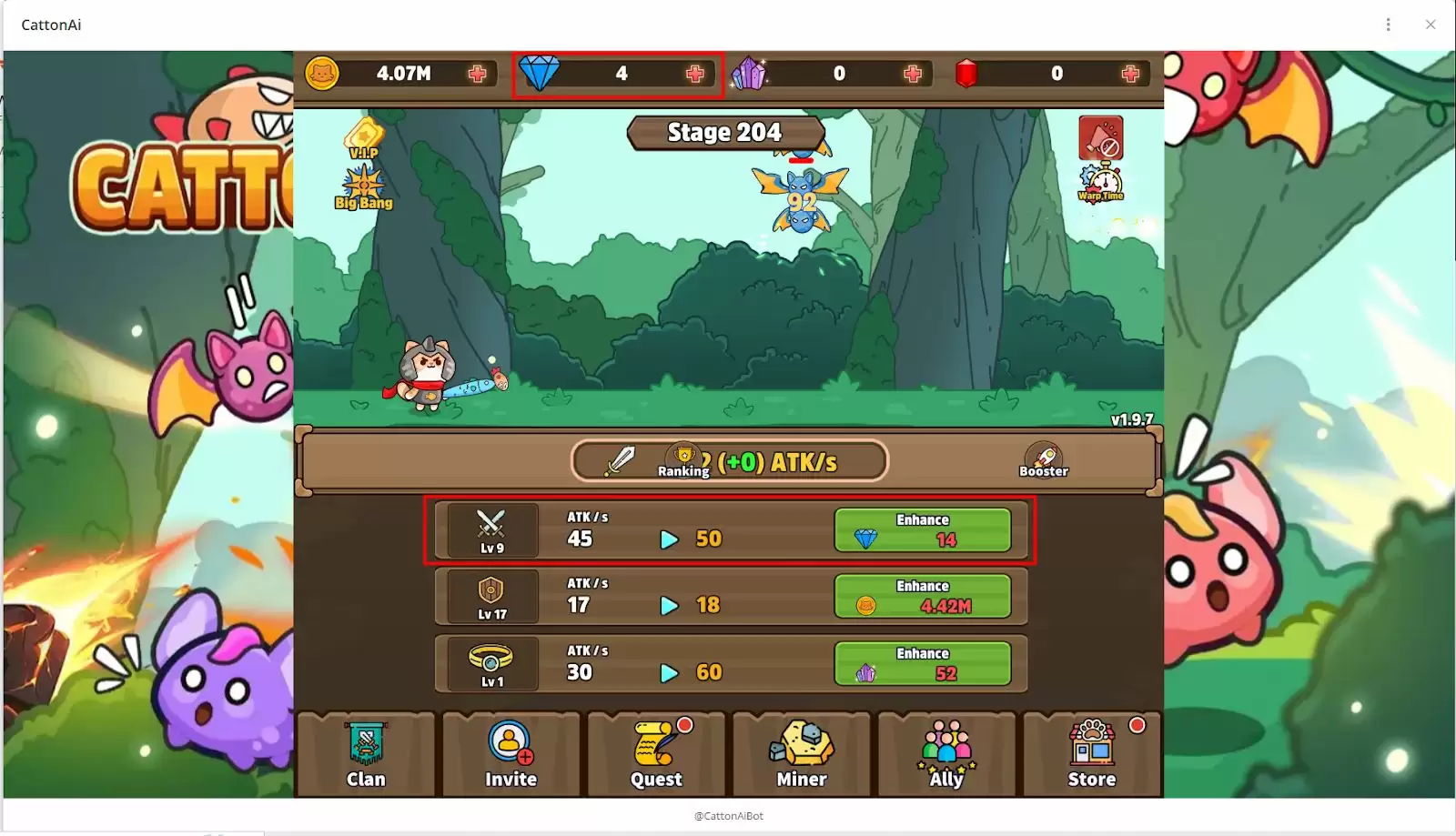
Task: Add red gems with their plus button
Action: [1132, 74]
